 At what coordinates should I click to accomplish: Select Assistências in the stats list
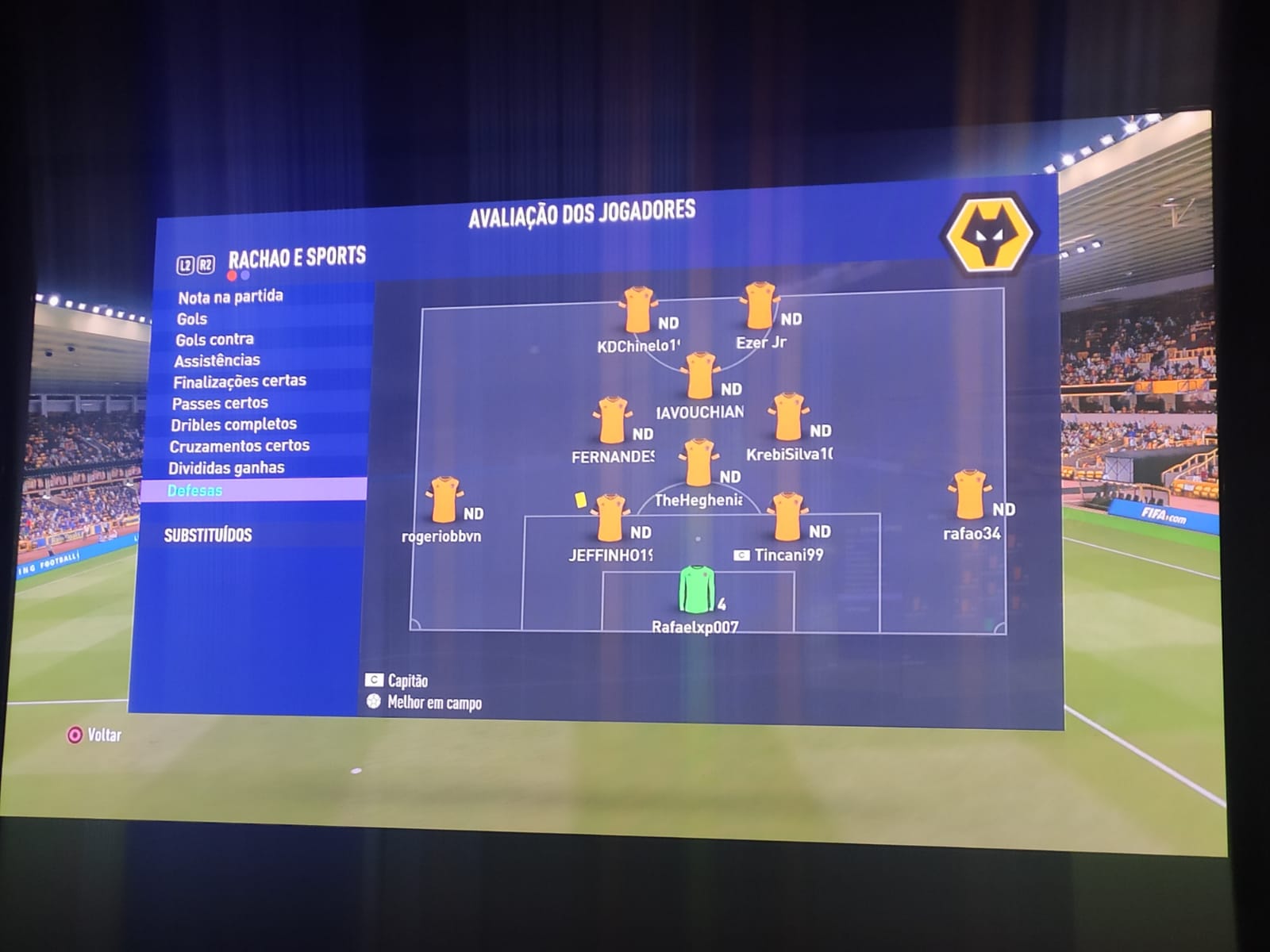coord(217,360)
